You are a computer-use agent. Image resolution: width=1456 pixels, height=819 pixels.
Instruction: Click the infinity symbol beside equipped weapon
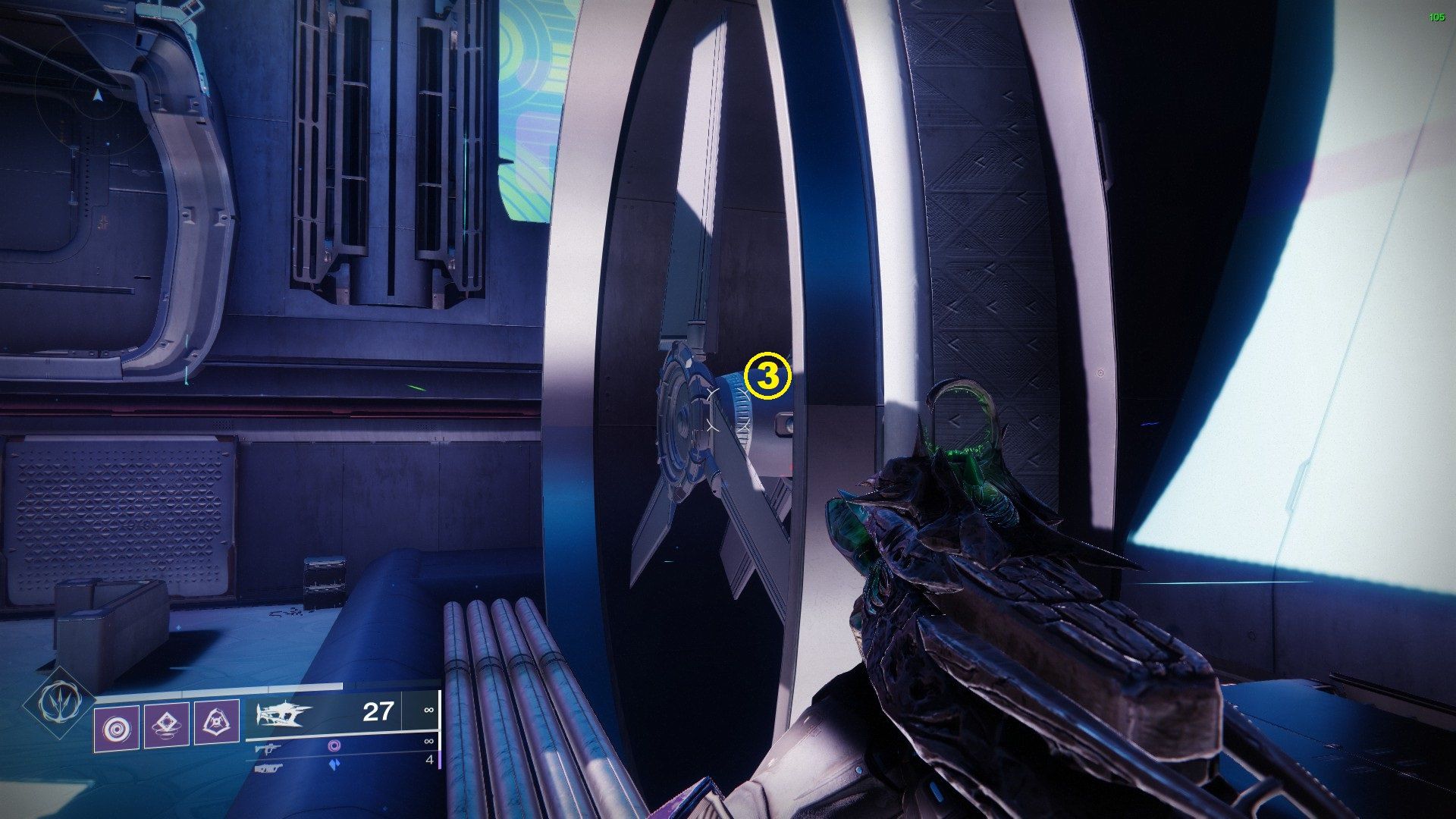coord(428,710)
